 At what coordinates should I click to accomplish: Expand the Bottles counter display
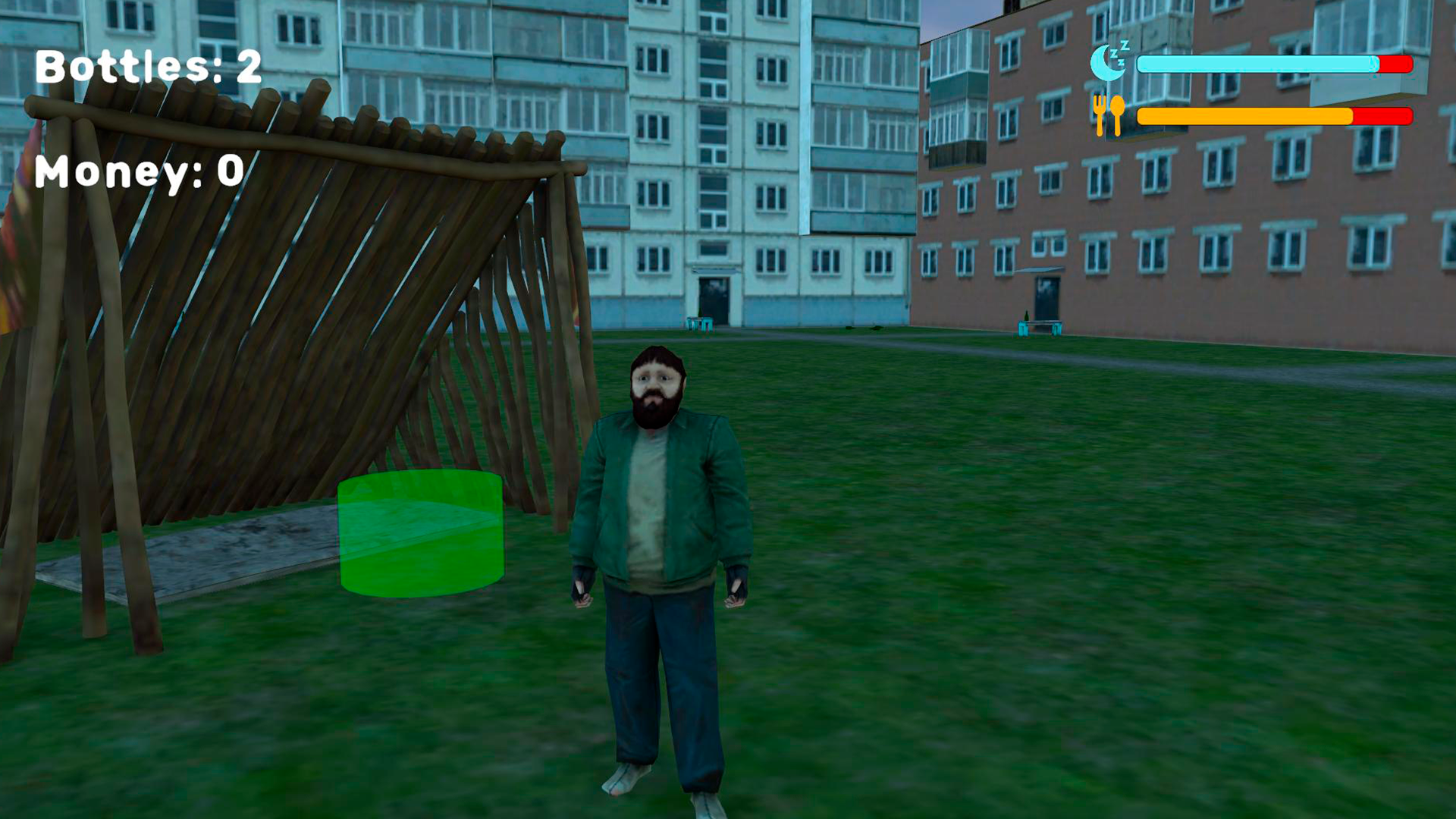(148, 68)
